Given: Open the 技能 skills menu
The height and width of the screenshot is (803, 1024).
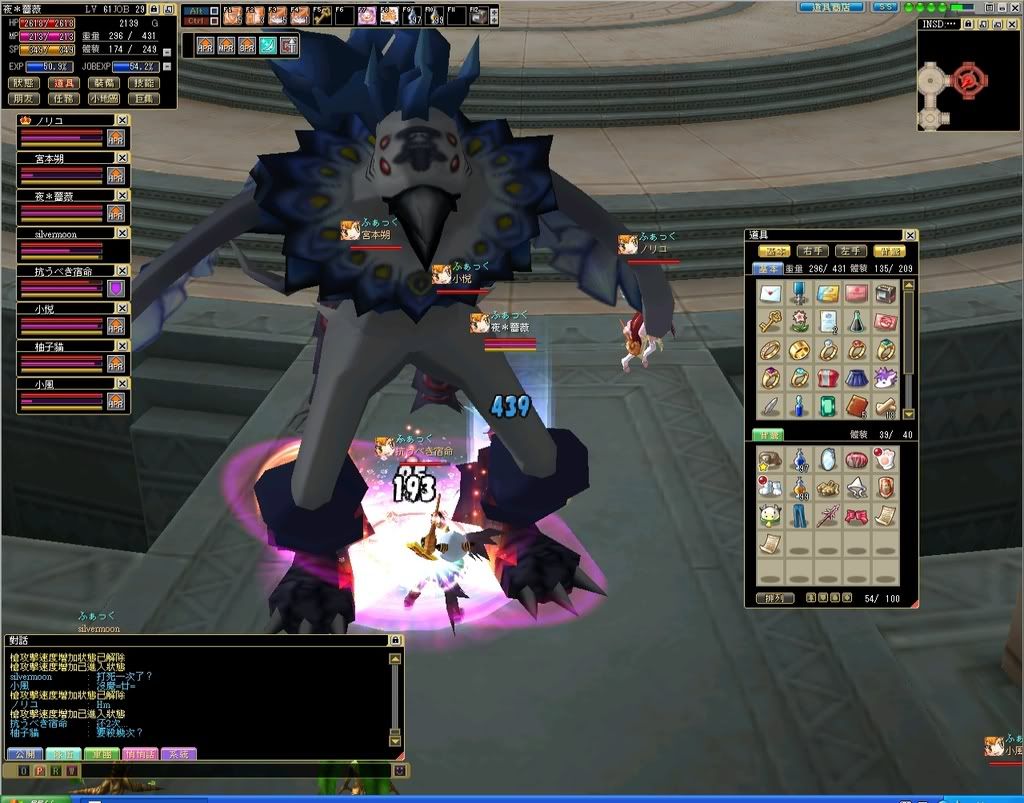Looking at the screenshot, I should point(143,83).
